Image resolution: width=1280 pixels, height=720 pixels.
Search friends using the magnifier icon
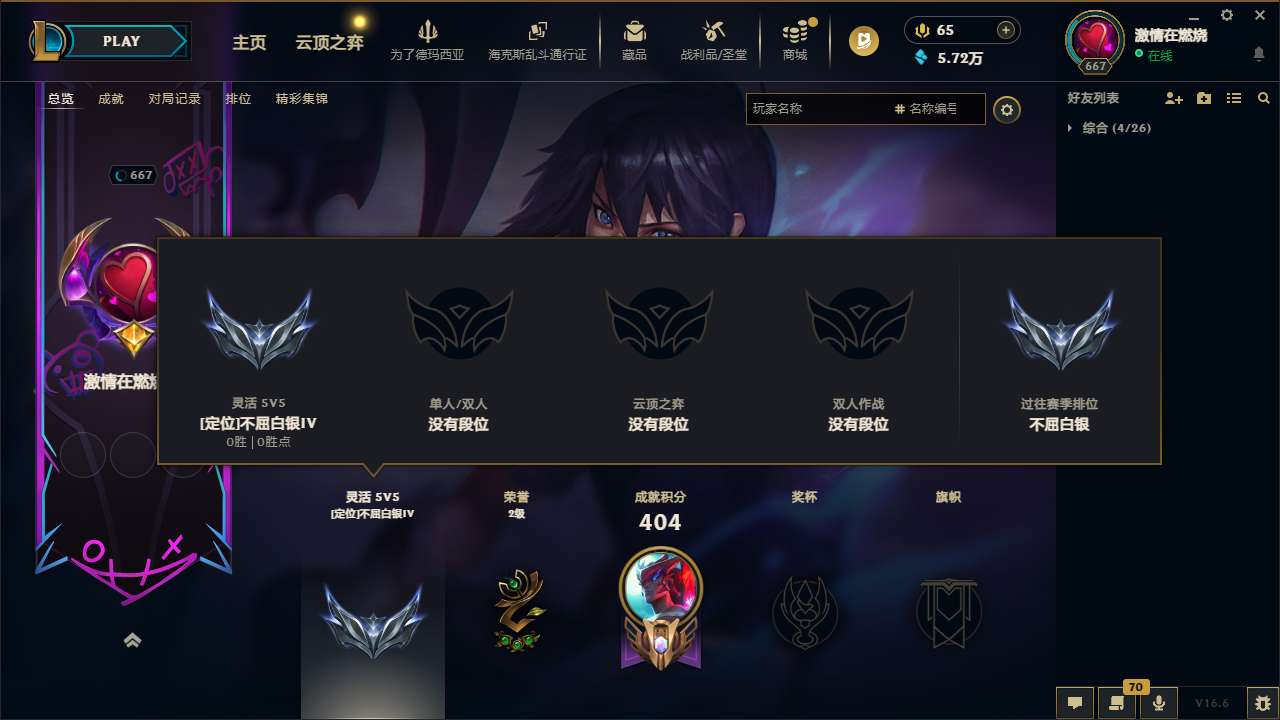click(1264, 98)
